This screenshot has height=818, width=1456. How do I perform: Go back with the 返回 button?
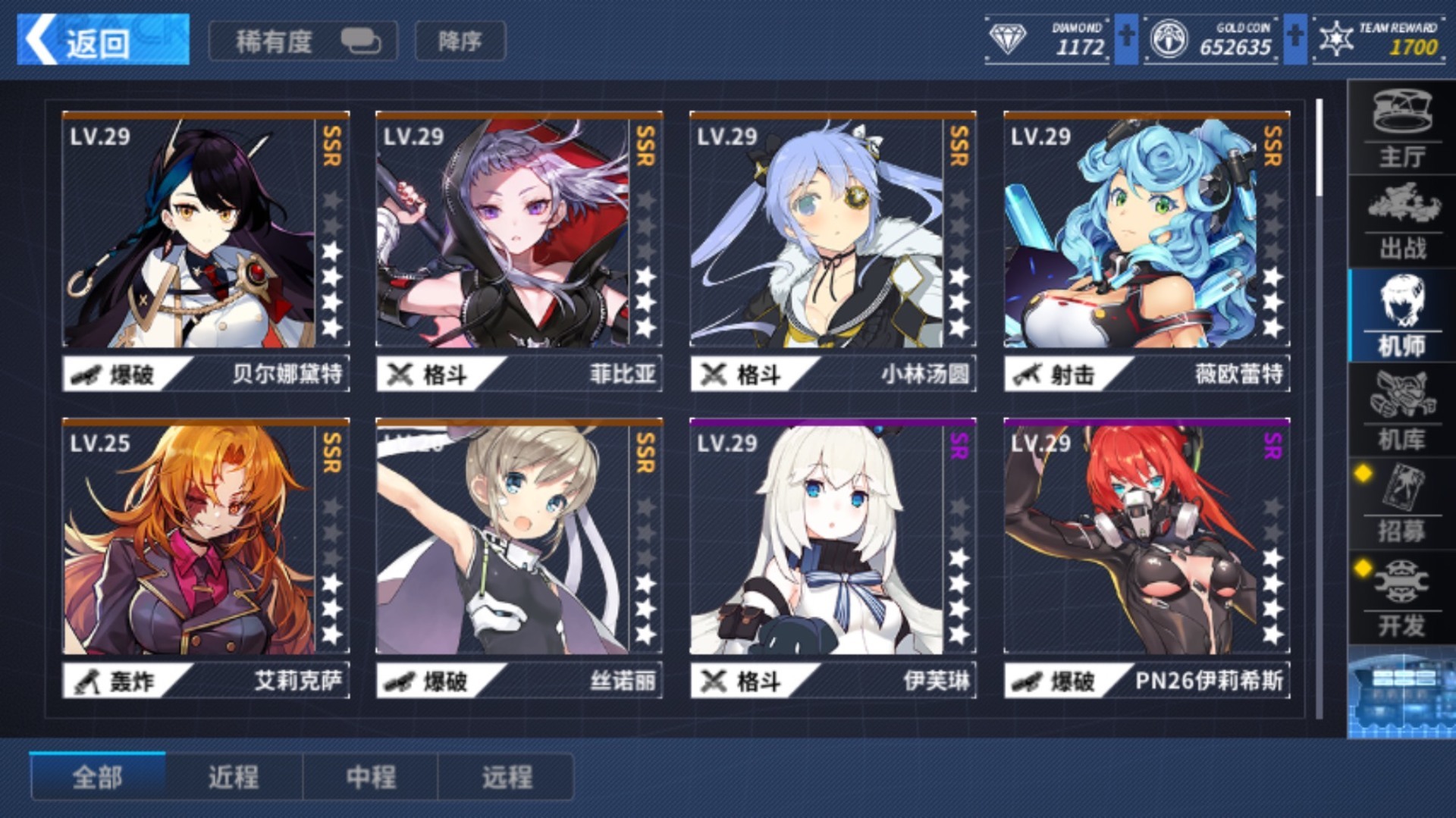(x=102, y=40)
